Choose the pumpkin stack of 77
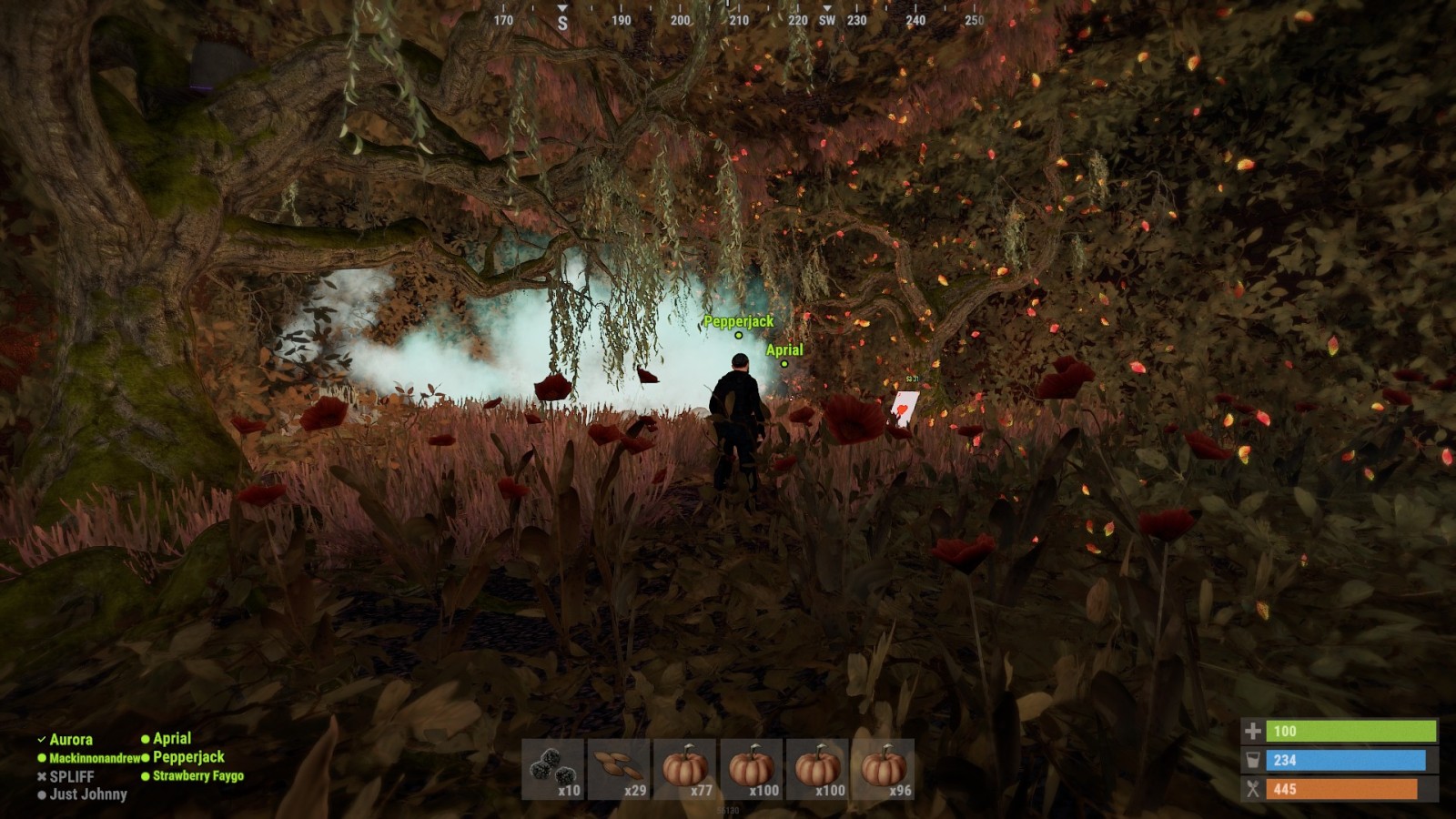The height and width of the screenshot is (819, 1456). (686, 770)
